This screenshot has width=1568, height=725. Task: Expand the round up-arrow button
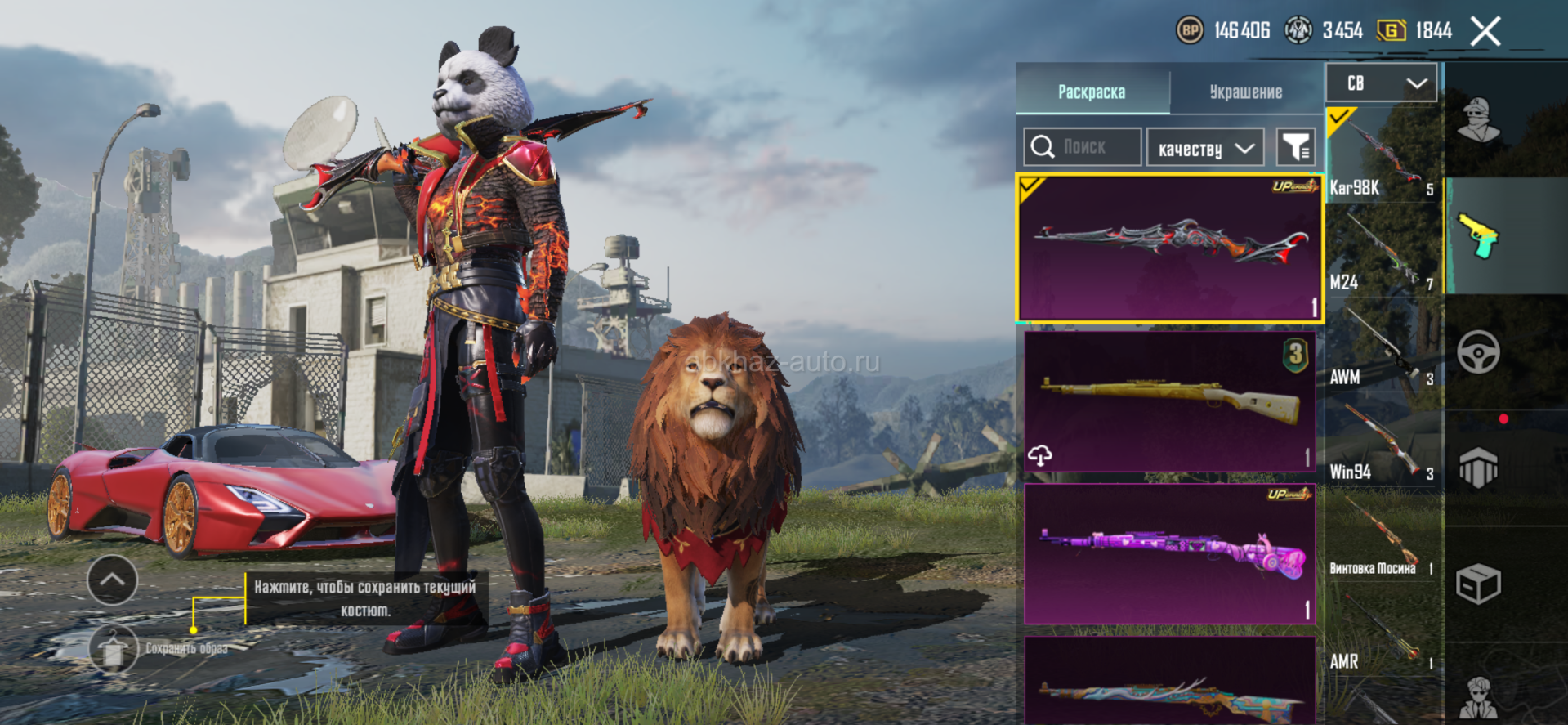point(112,580)
